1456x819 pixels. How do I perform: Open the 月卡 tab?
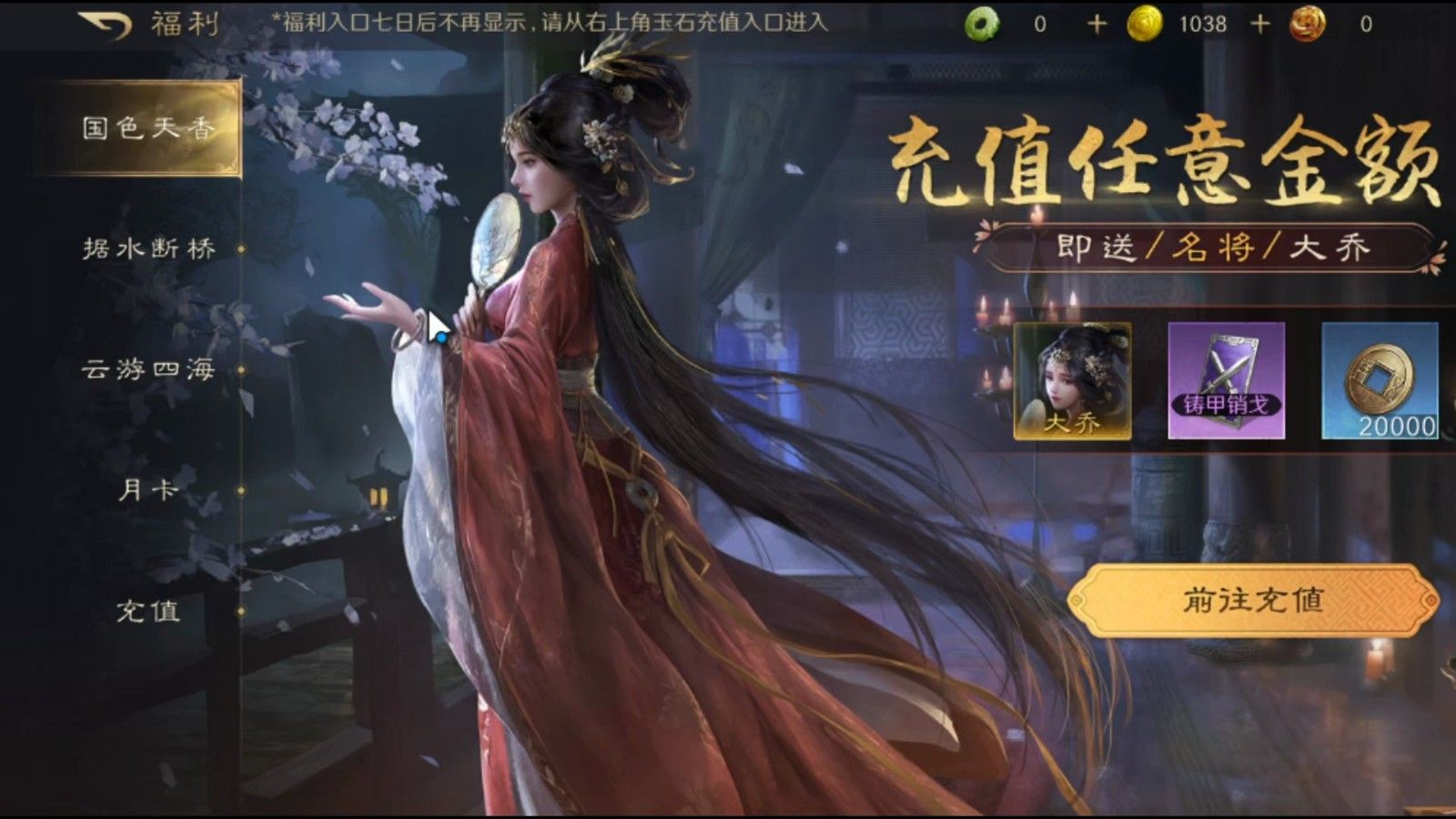tap(151, 488)
